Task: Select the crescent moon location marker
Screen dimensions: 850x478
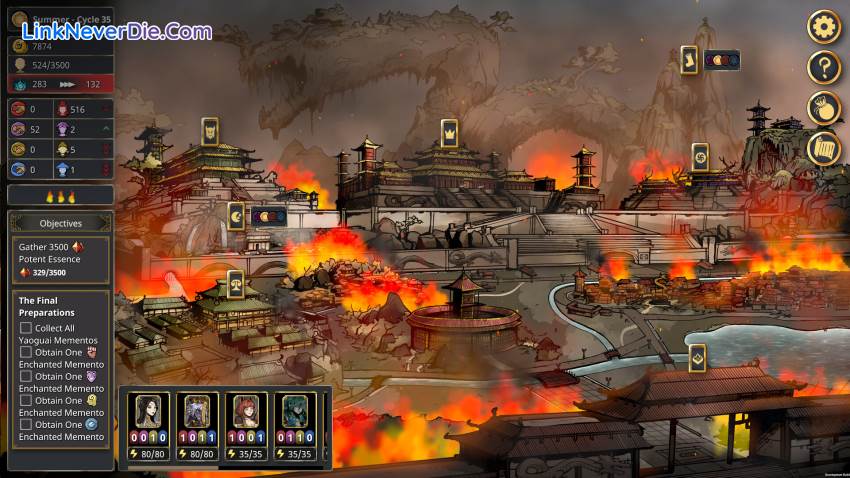Action: tap(236, 215)
